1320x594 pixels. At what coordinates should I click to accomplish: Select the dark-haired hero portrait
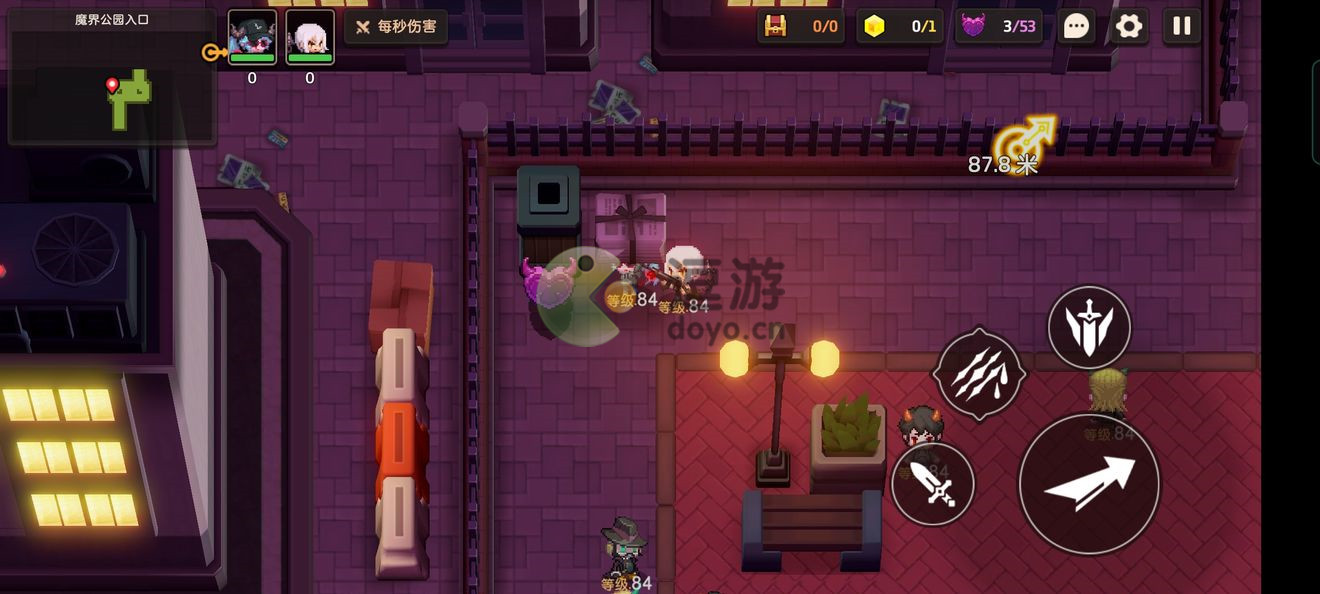[252, 37]
